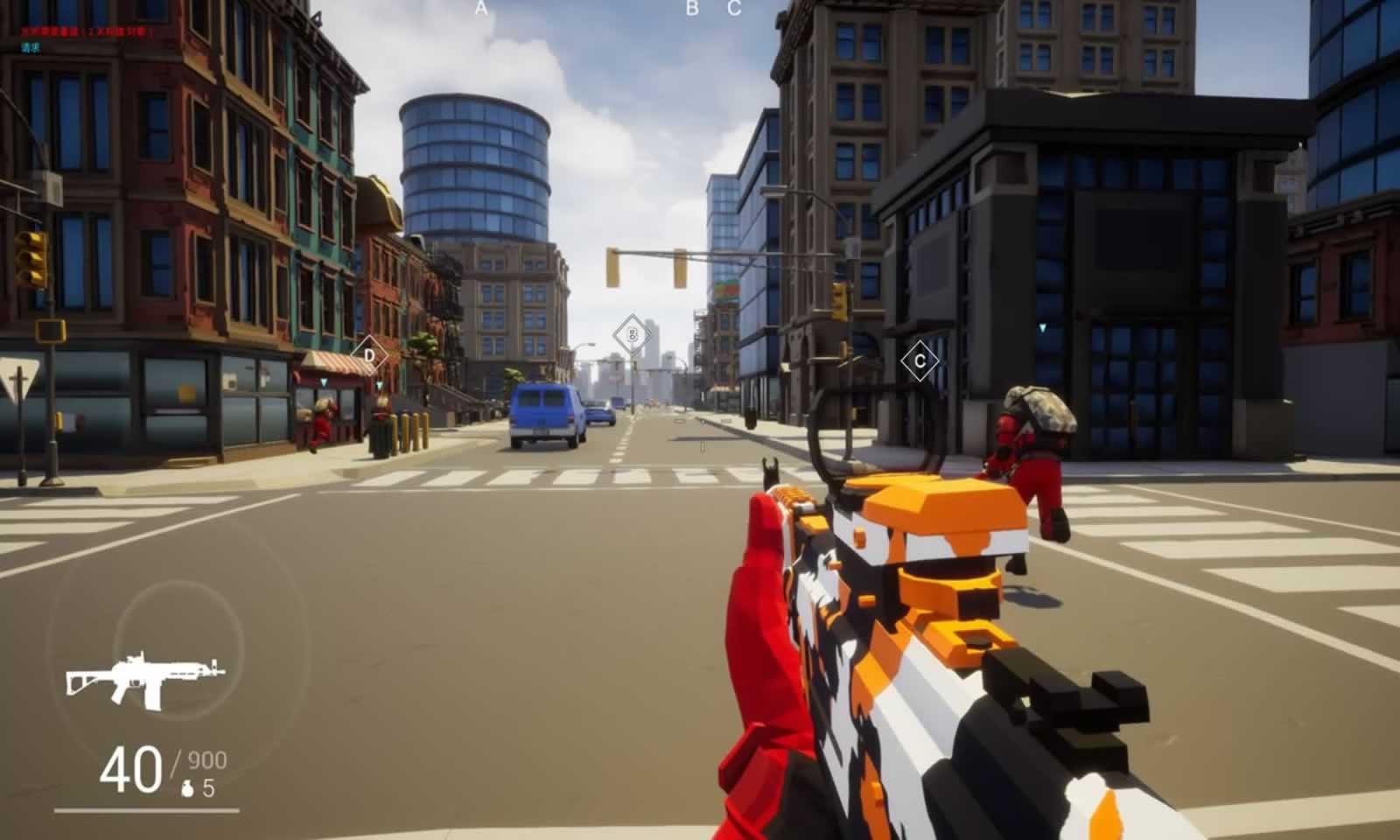Click the letter A on the top compass

480,9
